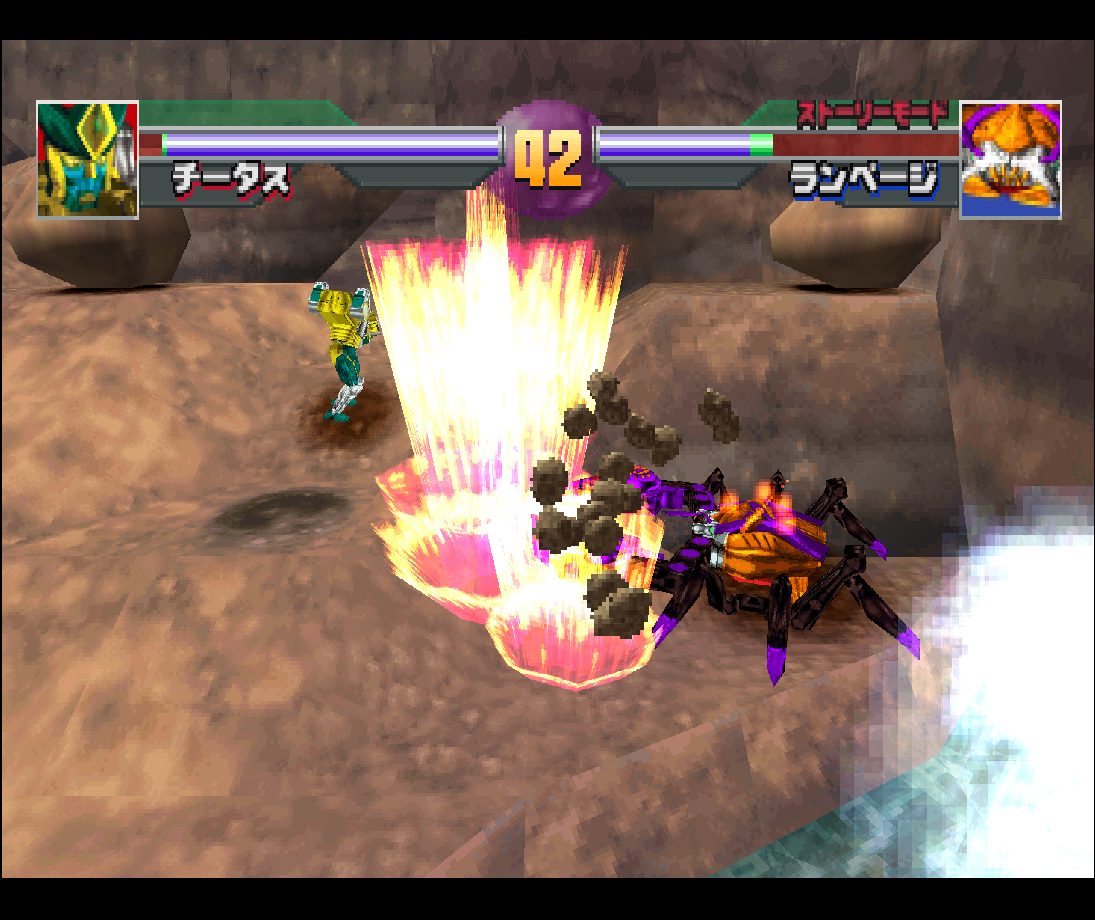The height and width of the screenshot is (920, 1095).
Task: Select Rampage's crab portrait on the right
Action: (1010, 160)
